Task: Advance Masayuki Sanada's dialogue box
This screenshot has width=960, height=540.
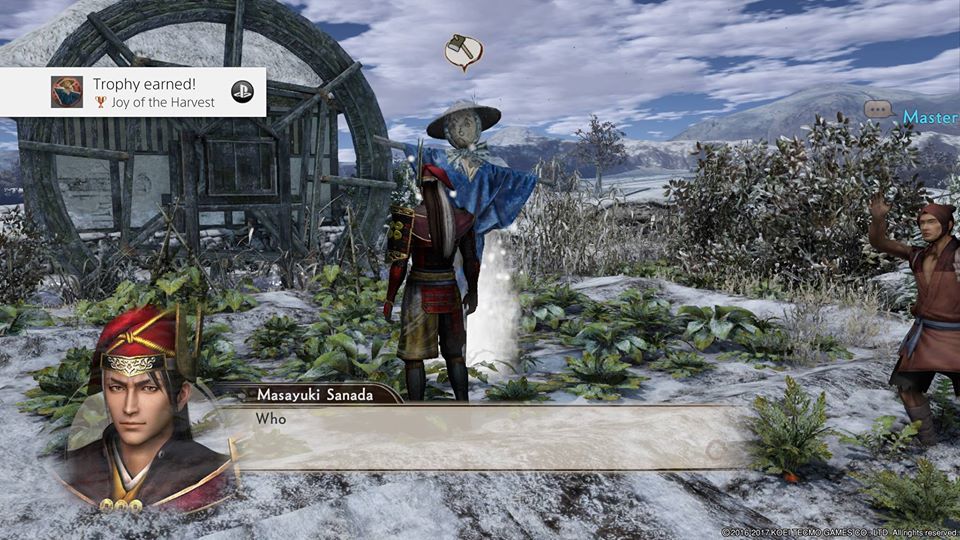Action: pos(480,436)
